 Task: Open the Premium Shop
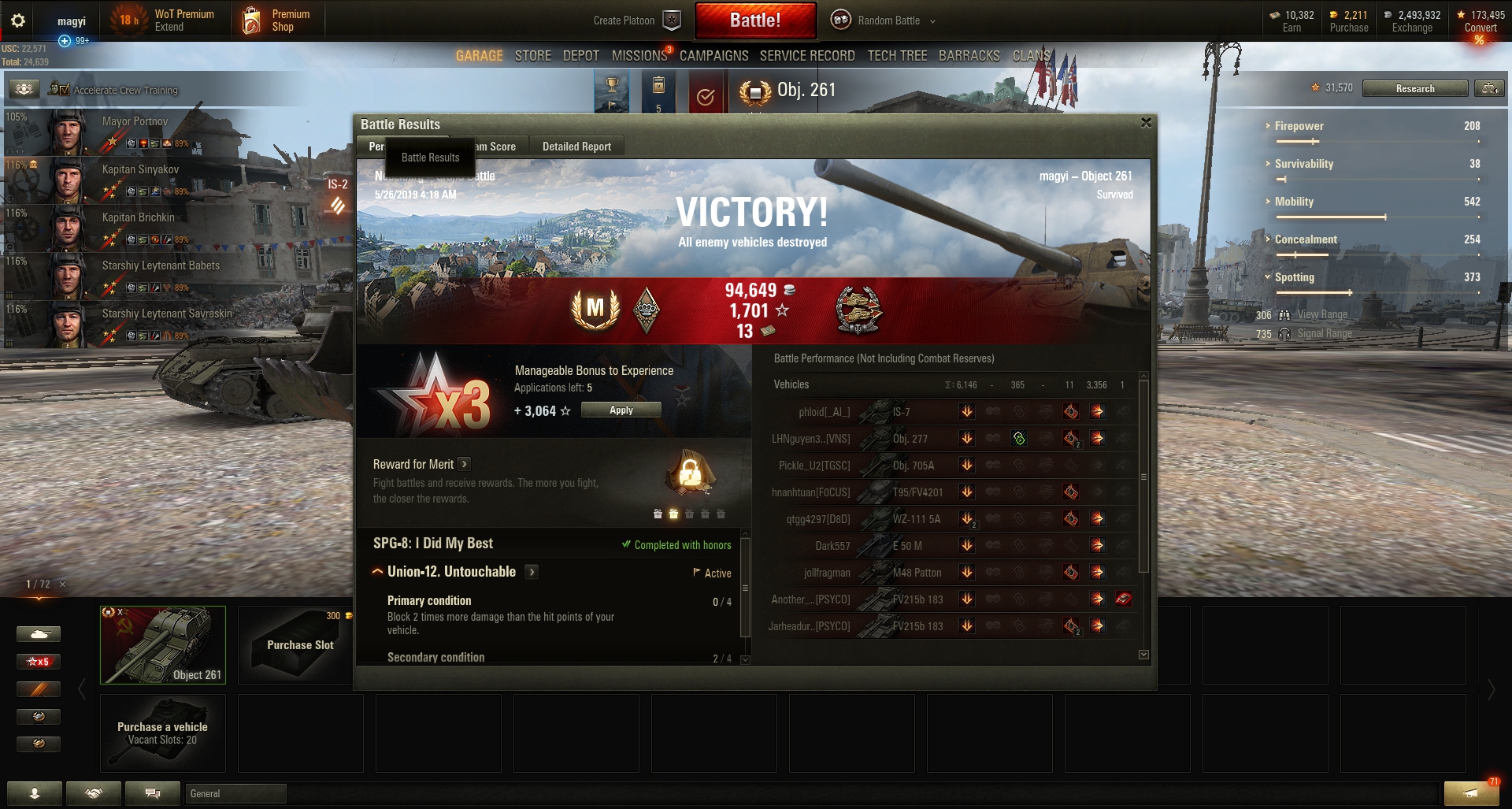tap(277, 20)
